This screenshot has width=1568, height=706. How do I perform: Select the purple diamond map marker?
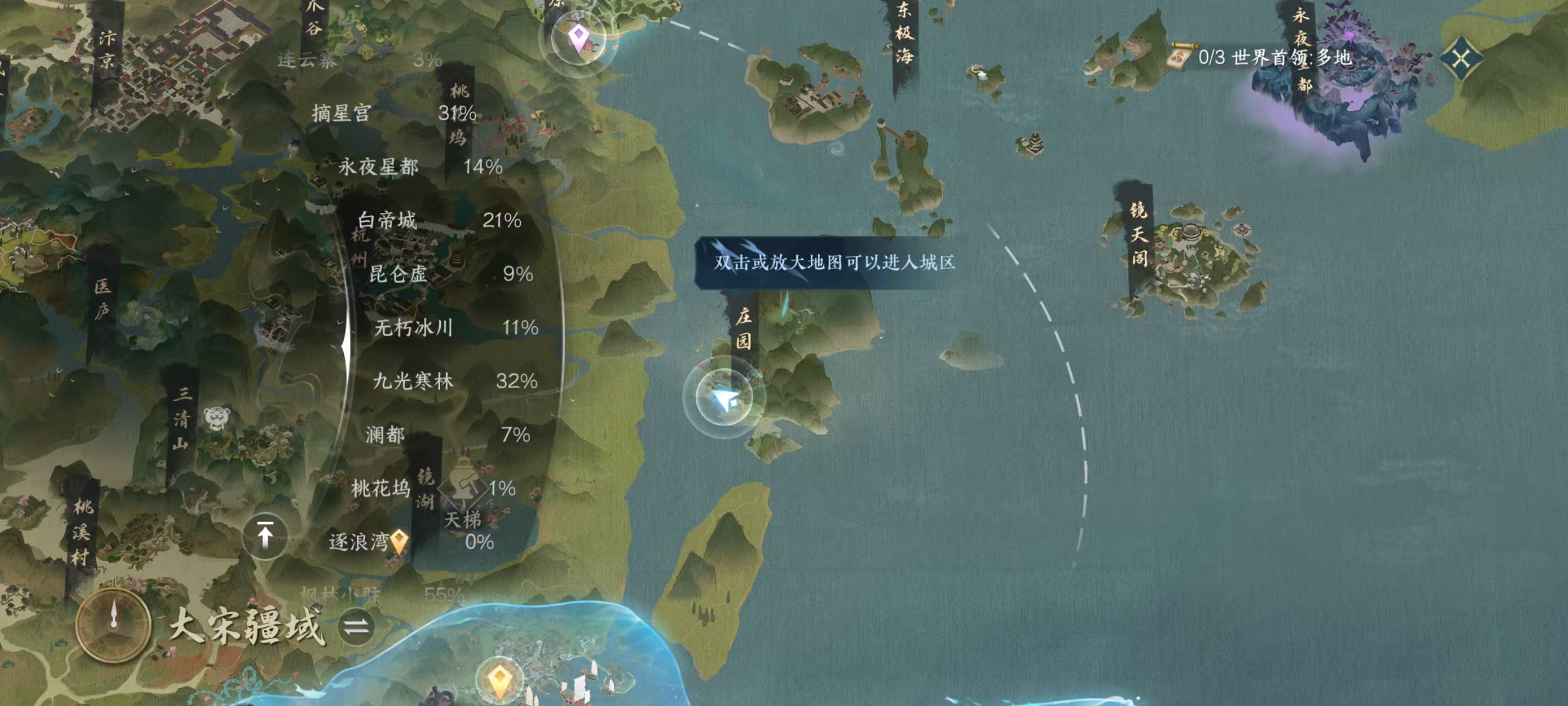click(578, 38)
